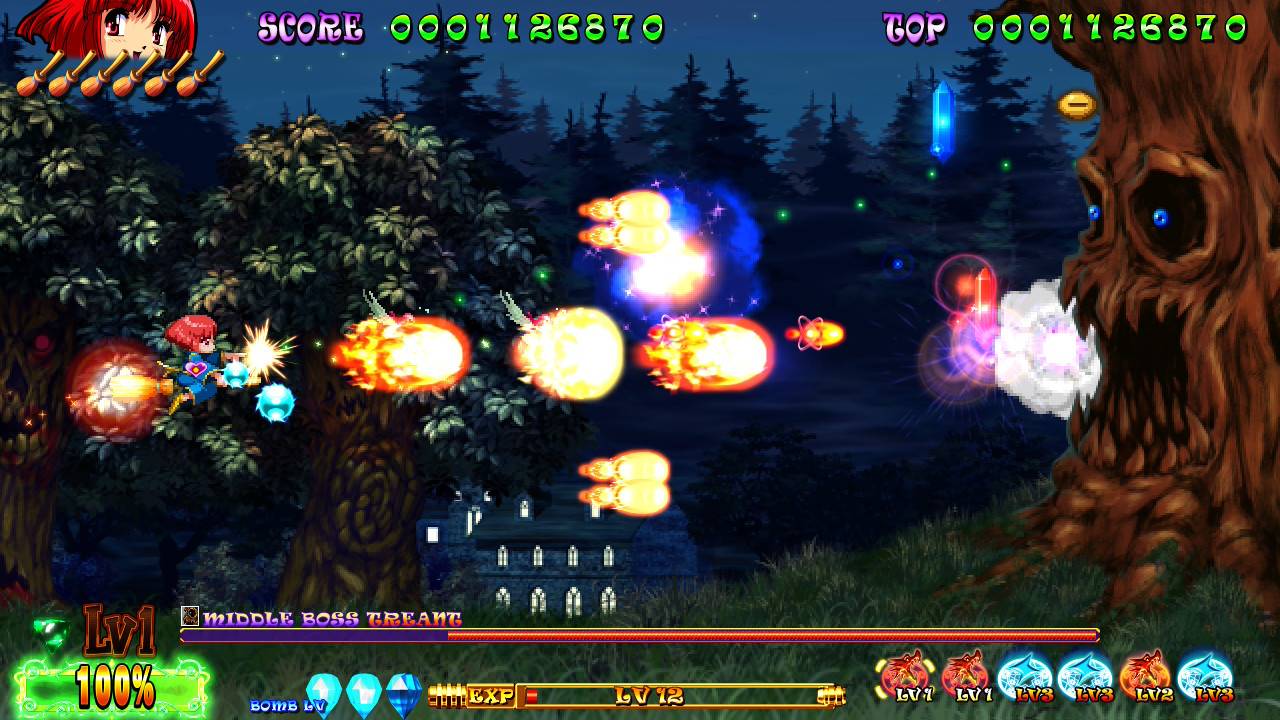This screenshot has width=1280, height=720.
Task: Click the Treant boss portrait icon
Action: point(190,617)
